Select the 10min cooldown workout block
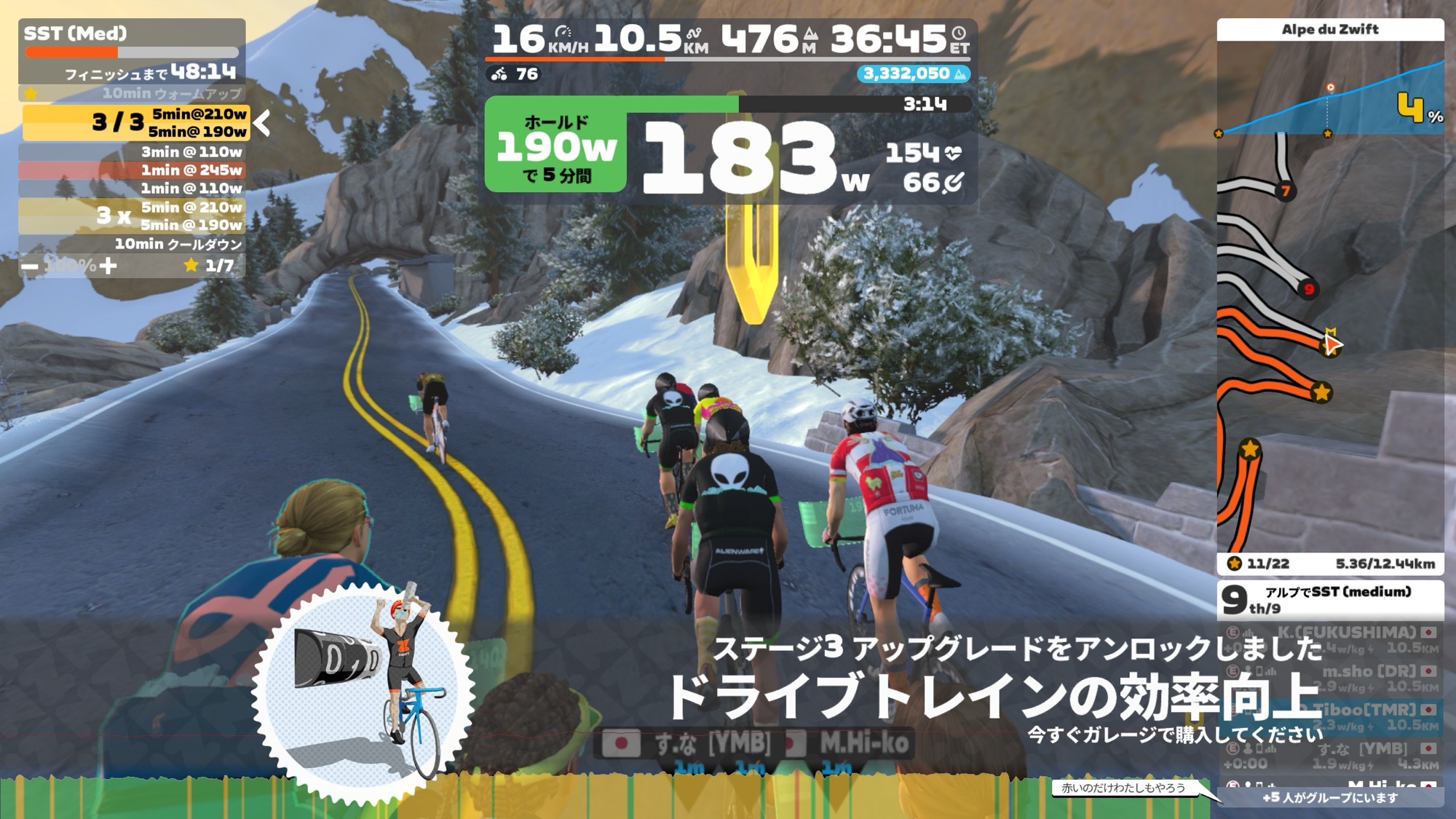 point(132,244)
